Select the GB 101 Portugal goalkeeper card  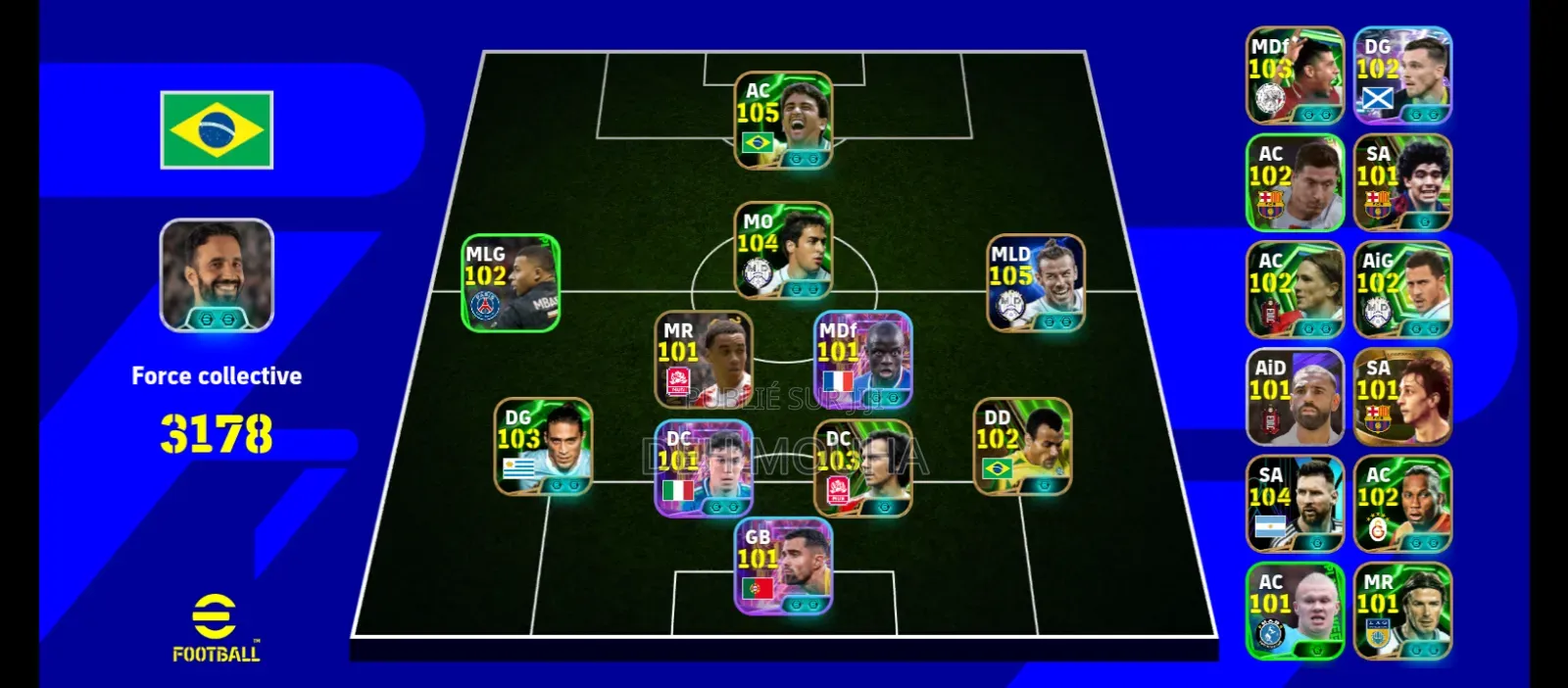click(783, 566)
